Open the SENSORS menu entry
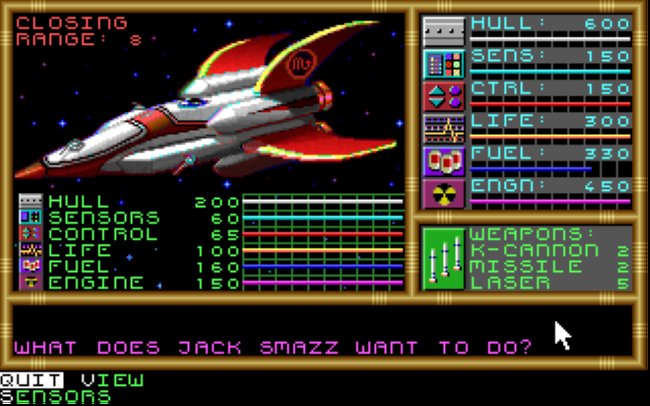This screenshot has width=650, height=406. tap(55, 396)
